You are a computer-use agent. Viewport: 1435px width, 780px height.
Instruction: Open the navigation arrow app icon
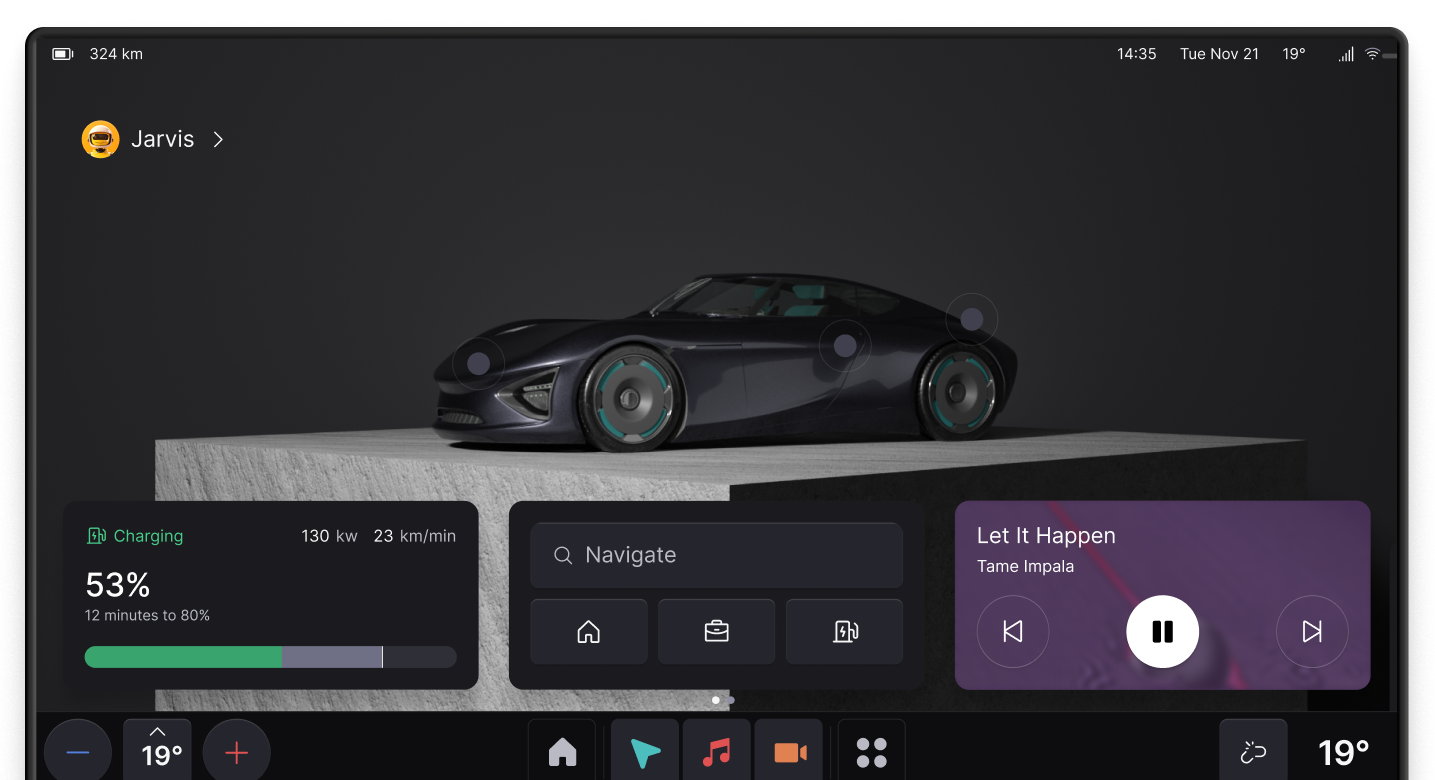pyautogui.click(x=644, y=752)
